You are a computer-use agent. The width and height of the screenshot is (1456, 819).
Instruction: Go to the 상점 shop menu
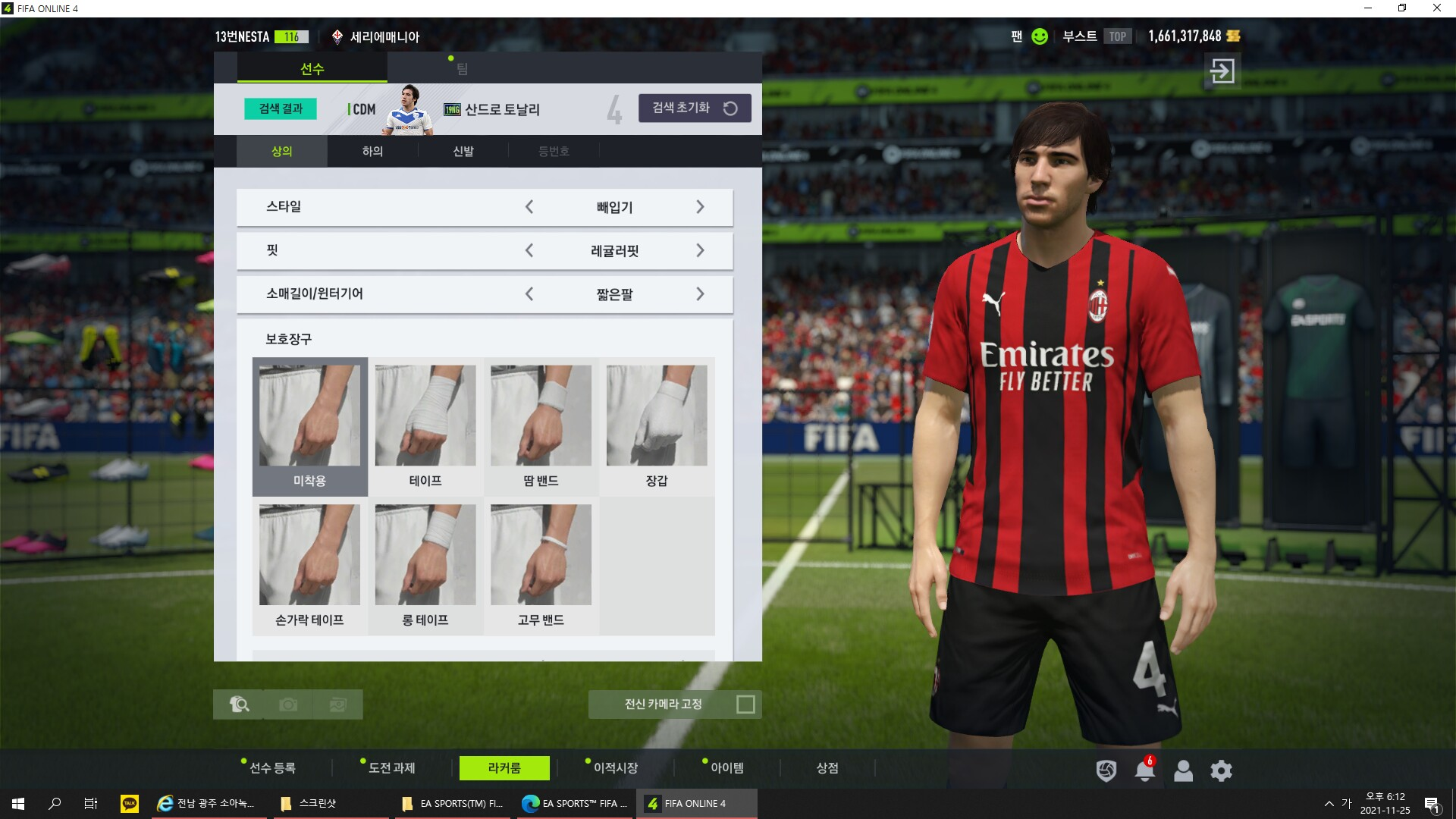pos(827,768)
